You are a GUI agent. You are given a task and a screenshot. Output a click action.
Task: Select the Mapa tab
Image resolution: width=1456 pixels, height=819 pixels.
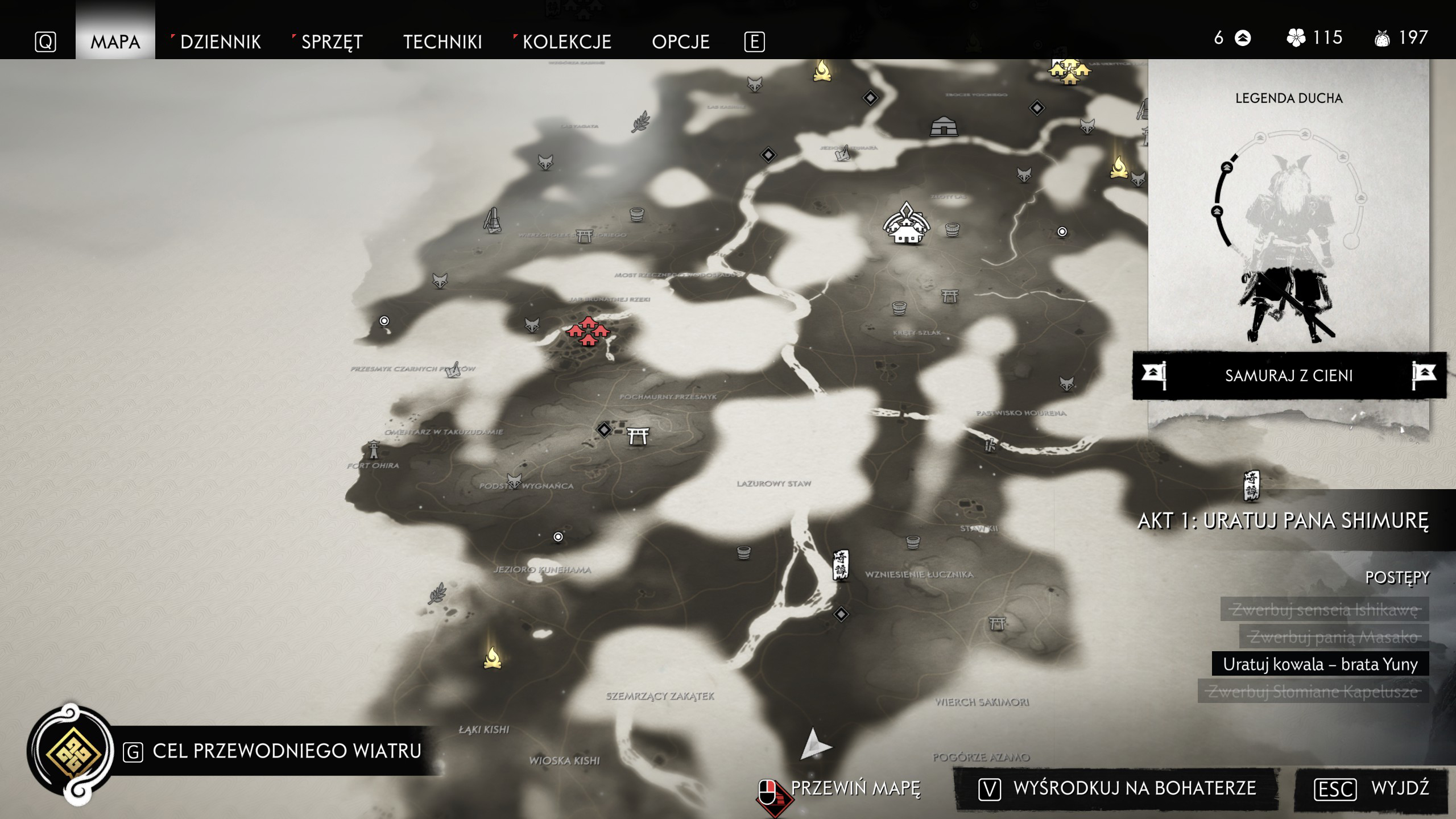pyautogui.click(x=115, y=42)
